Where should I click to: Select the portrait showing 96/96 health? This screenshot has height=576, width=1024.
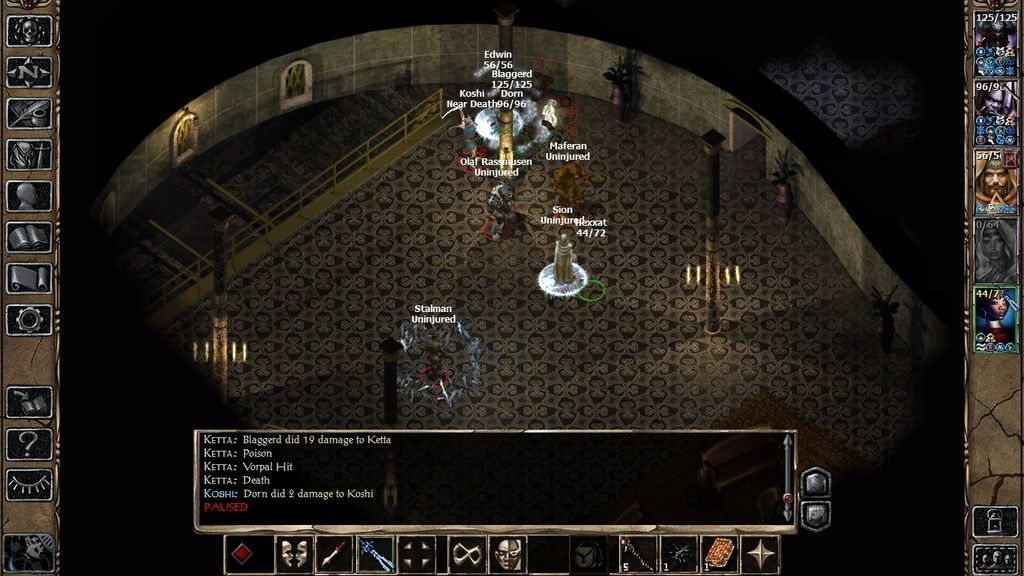995,112
